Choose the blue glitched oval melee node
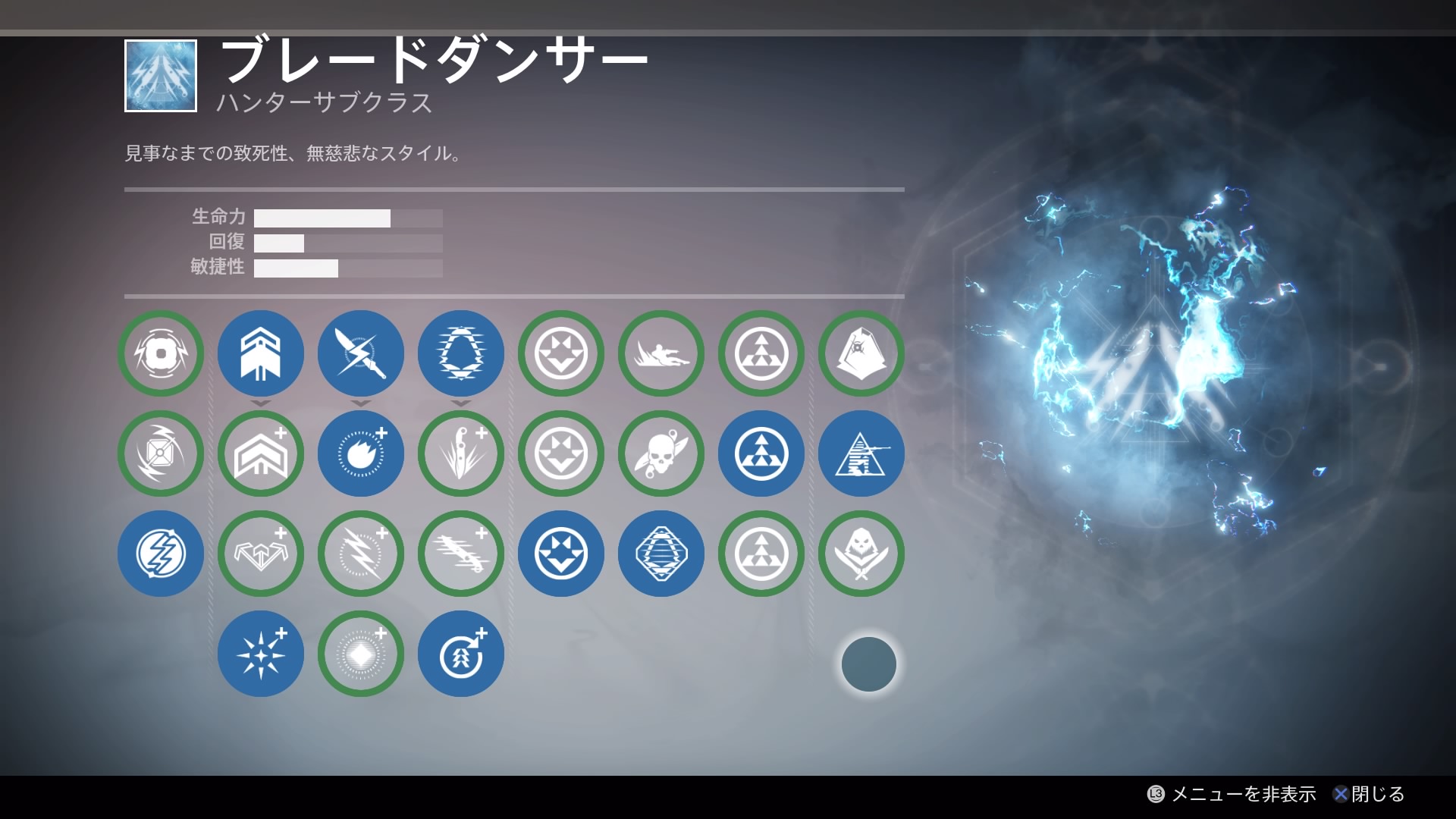The height and width of the screenshot is (819, 1456). (461, 353)
